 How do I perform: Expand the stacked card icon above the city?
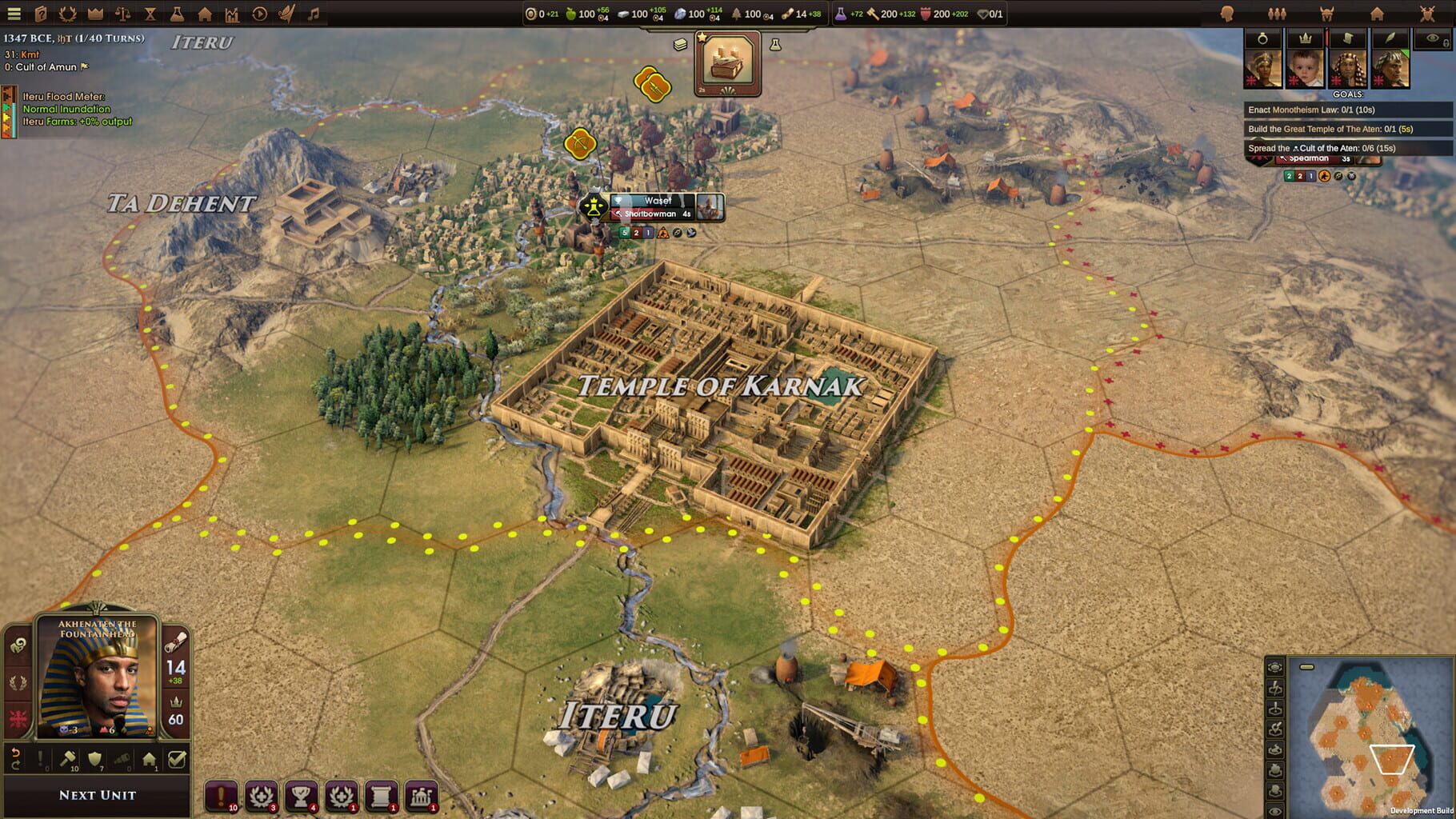point(681,46)
